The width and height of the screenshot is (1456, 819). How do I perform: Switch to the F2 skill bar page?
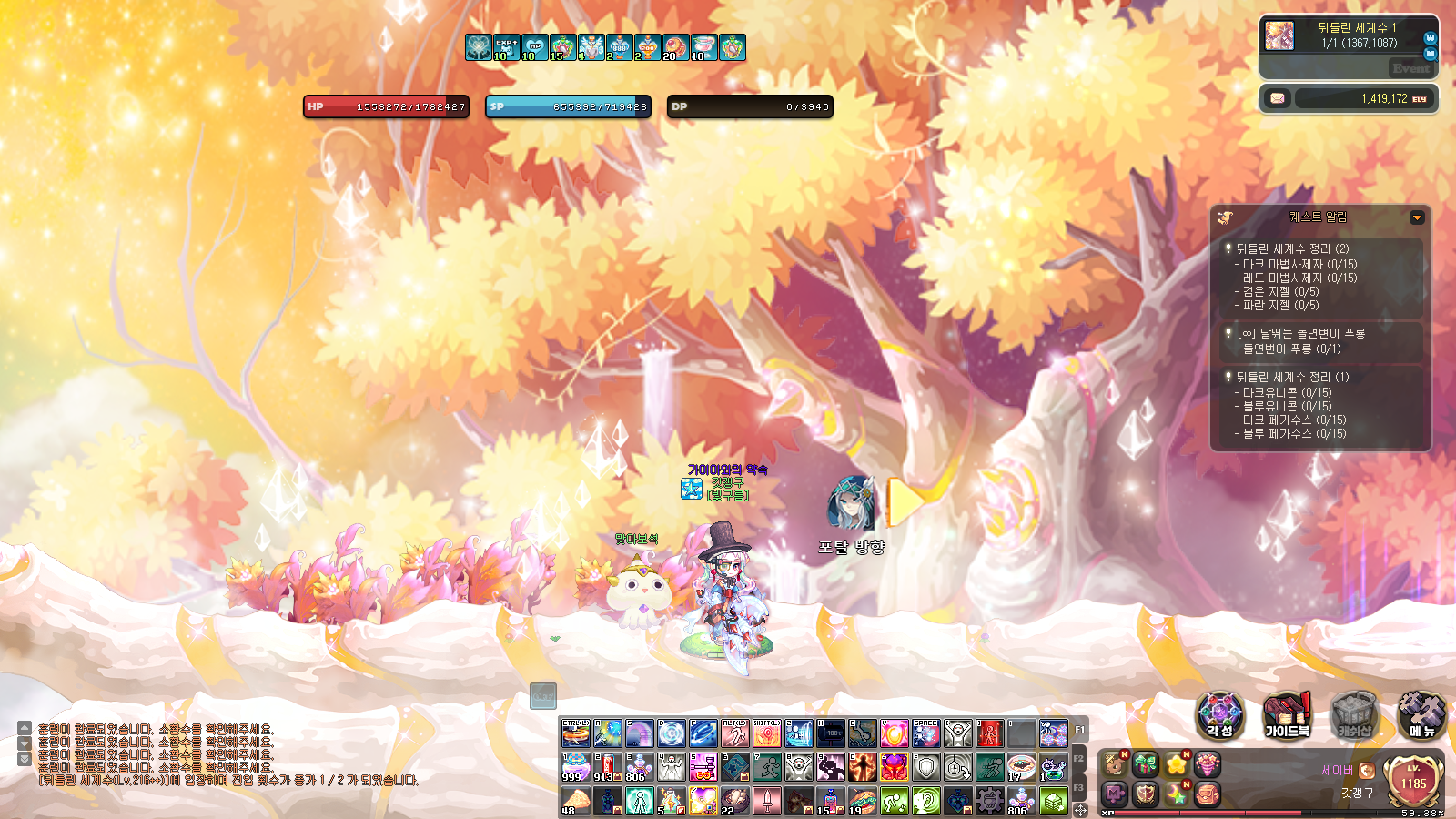click(x=1079, y=759)
